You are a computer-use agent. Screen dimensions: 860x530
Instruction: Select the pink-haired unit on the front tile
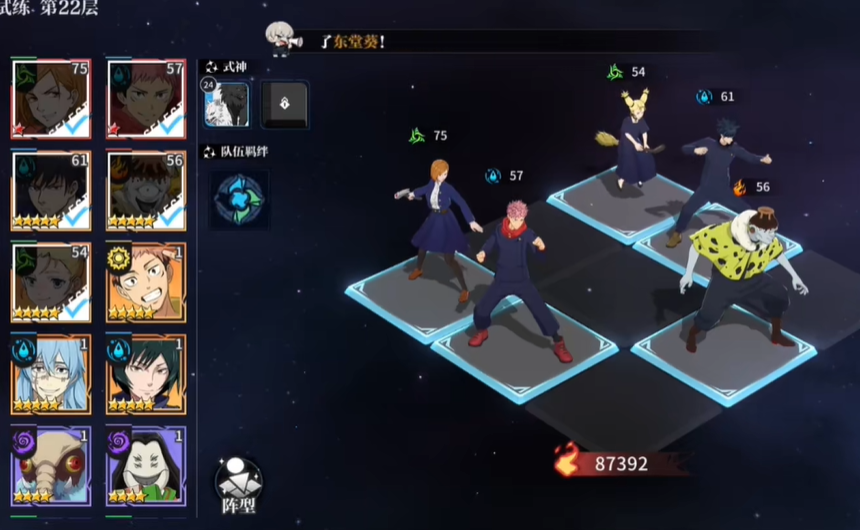pyautogui.click(x=516, y=280)
